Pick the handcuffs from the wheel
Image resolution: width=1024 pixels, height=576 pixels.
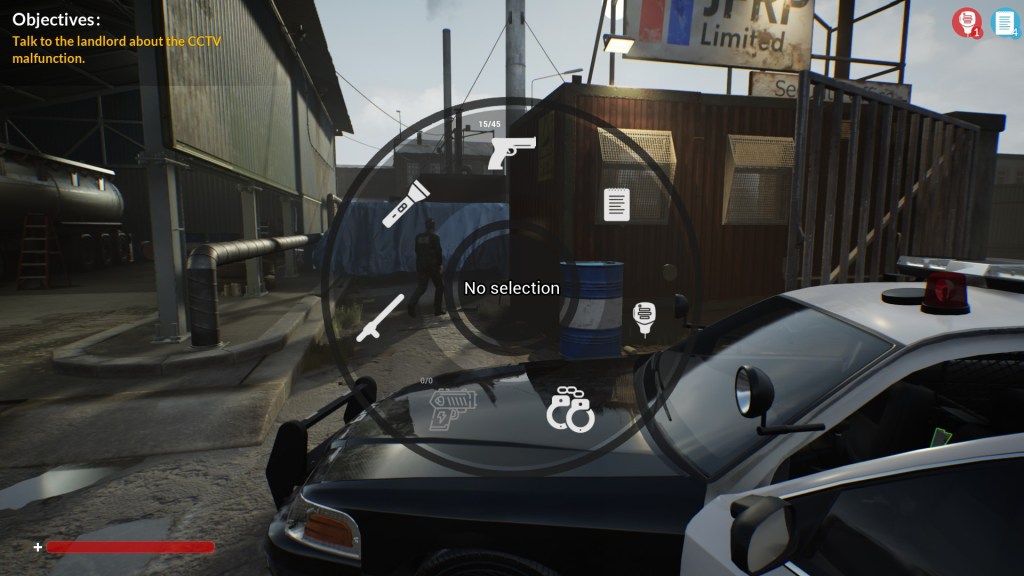(x=570, y=409)
